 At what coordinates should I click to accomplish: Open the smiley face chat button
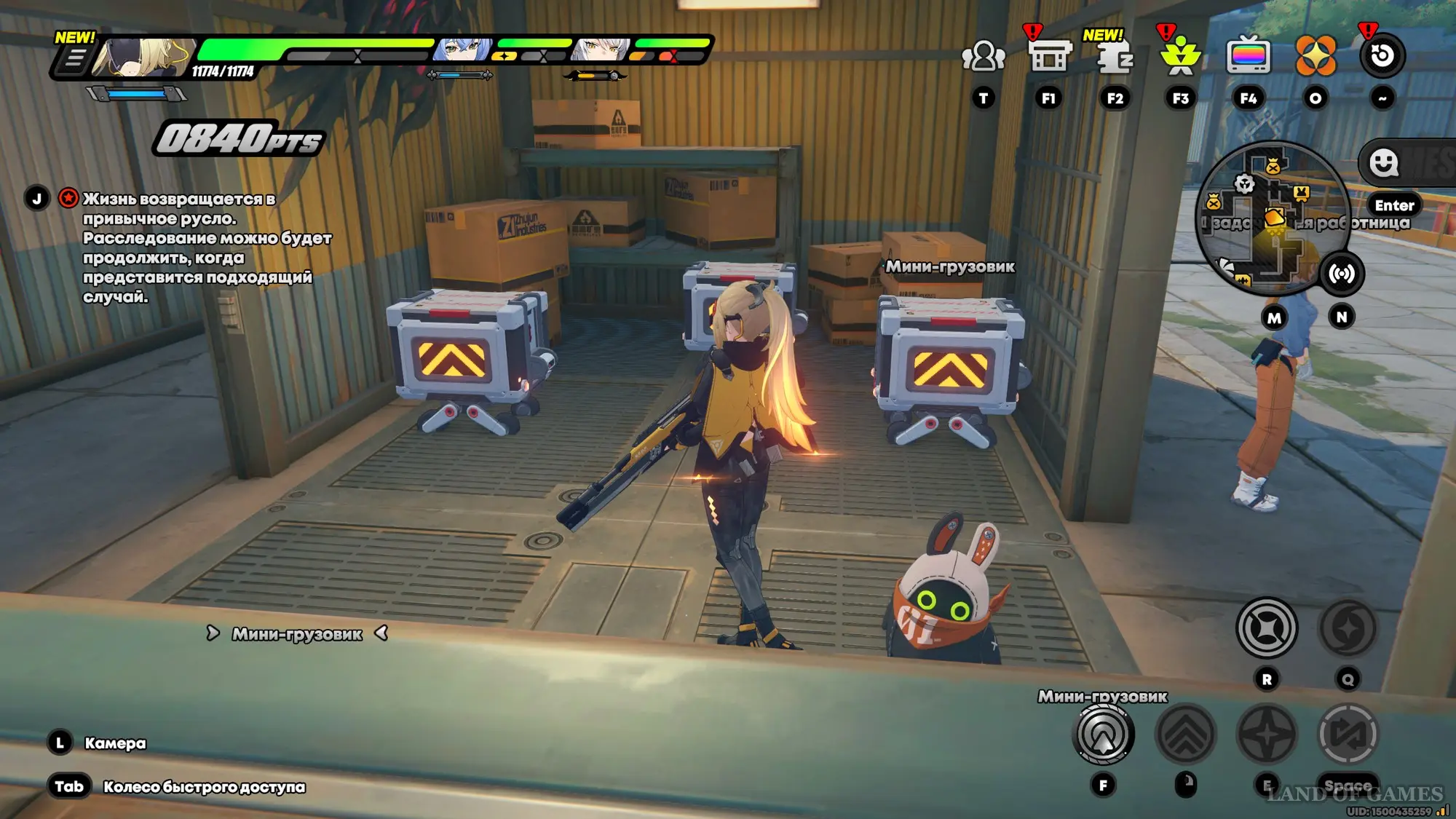click(1383, 162)
